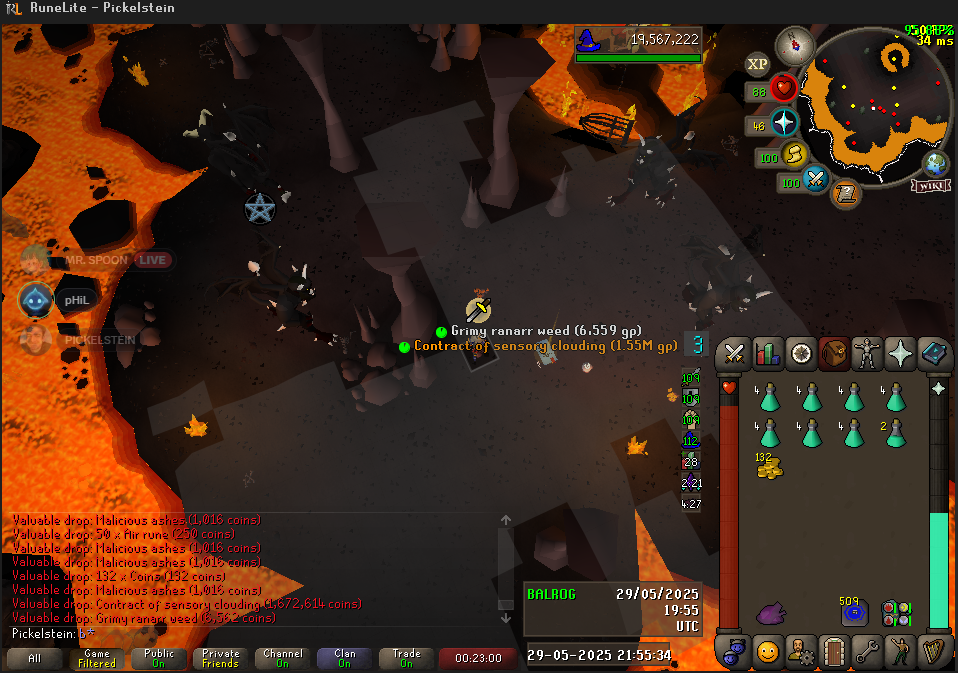Click the purple ashes inventory item

click(769, 612)
